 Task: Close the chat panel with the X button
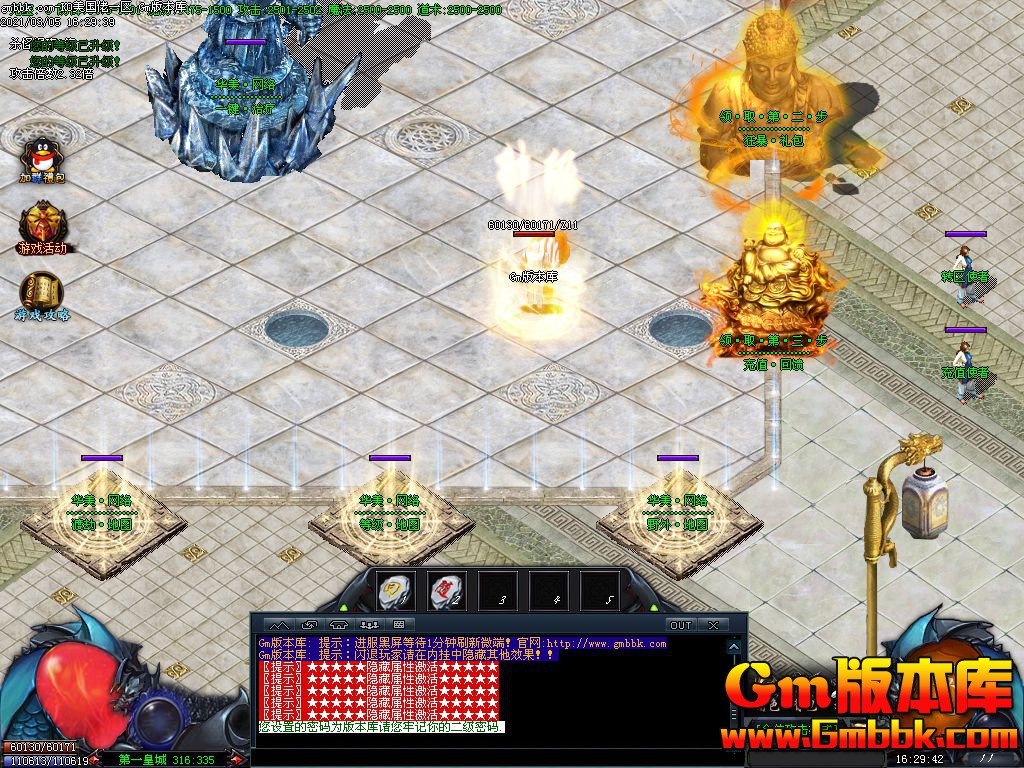pos(713,625)
